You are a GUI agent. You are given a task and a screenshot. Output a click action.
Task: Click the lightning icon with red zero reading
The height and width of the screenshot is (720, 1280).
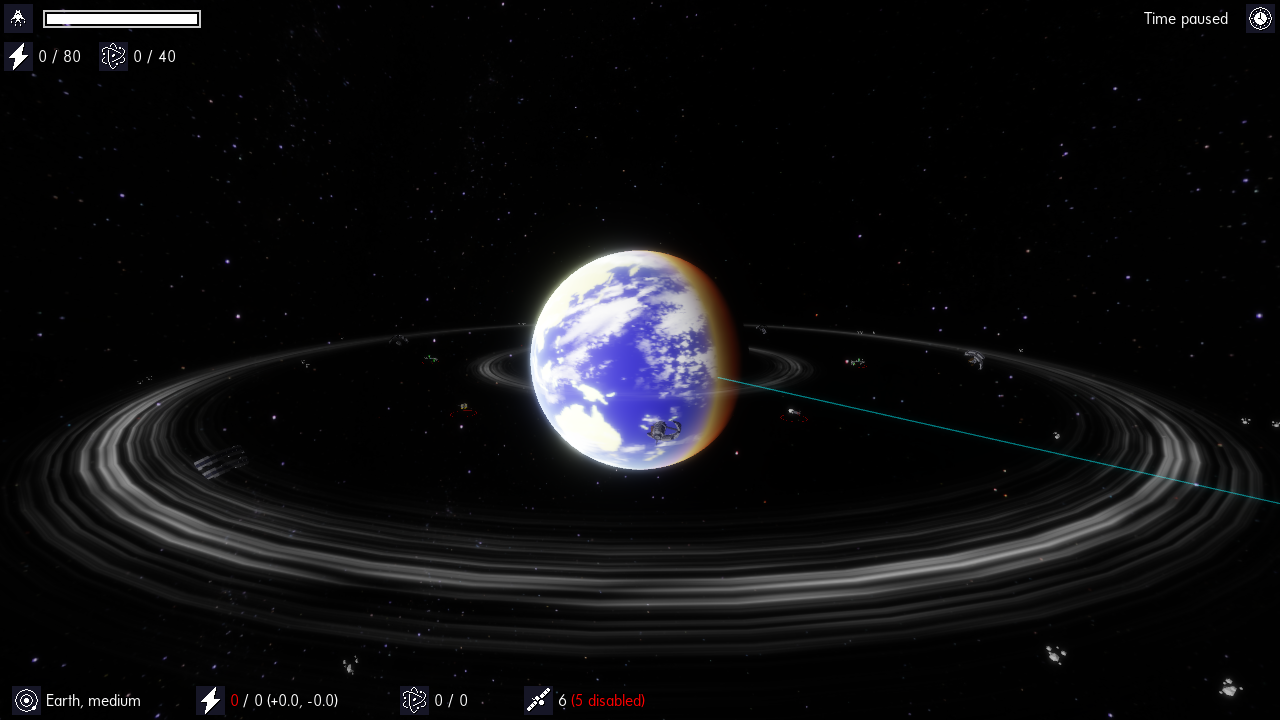point(210,701)
